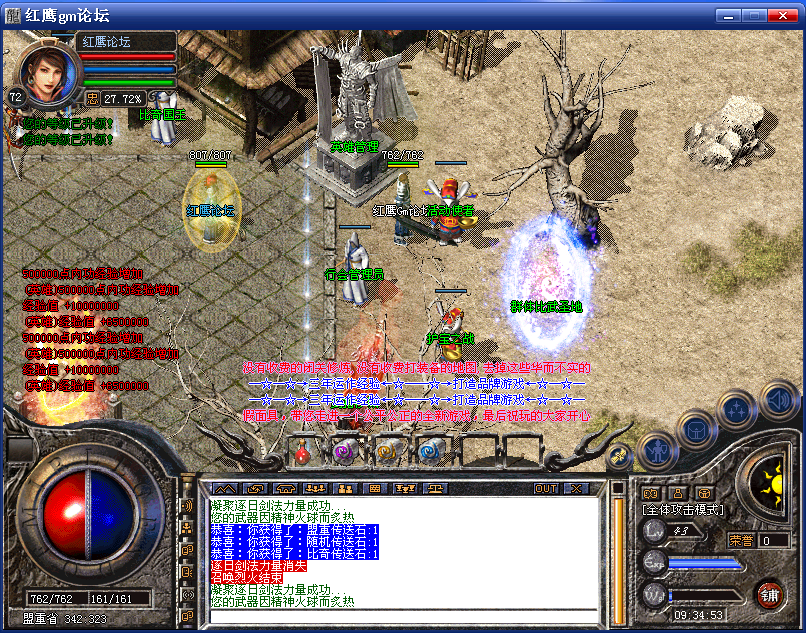Select the blue swirl scroll belt slot
The width and height of the screenshot is (806, 633).
431,452
